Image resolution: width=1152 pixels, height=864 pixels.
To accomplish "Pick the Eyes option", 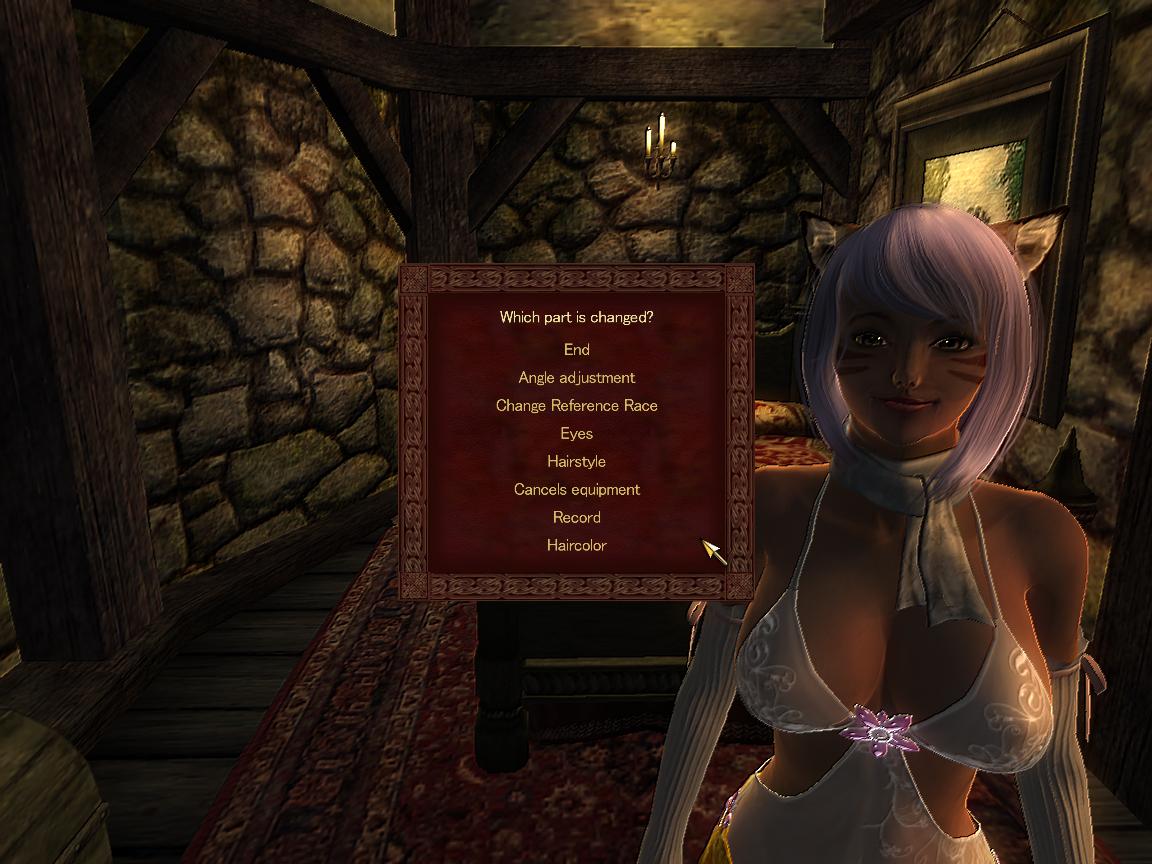I will tap(576, 434).
